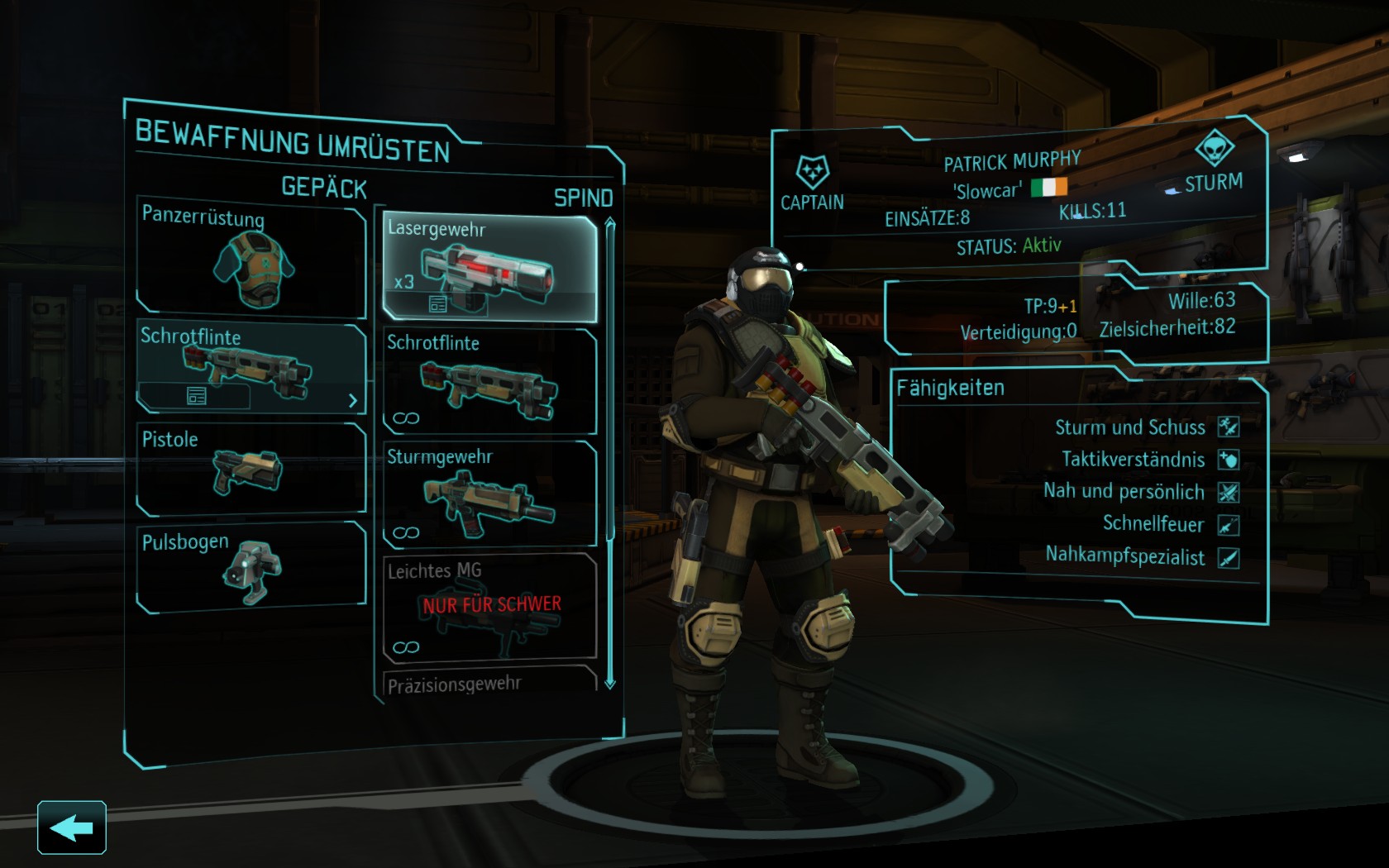
Task: Show info card for the Lasergewehr
Action: coord(438,305)
